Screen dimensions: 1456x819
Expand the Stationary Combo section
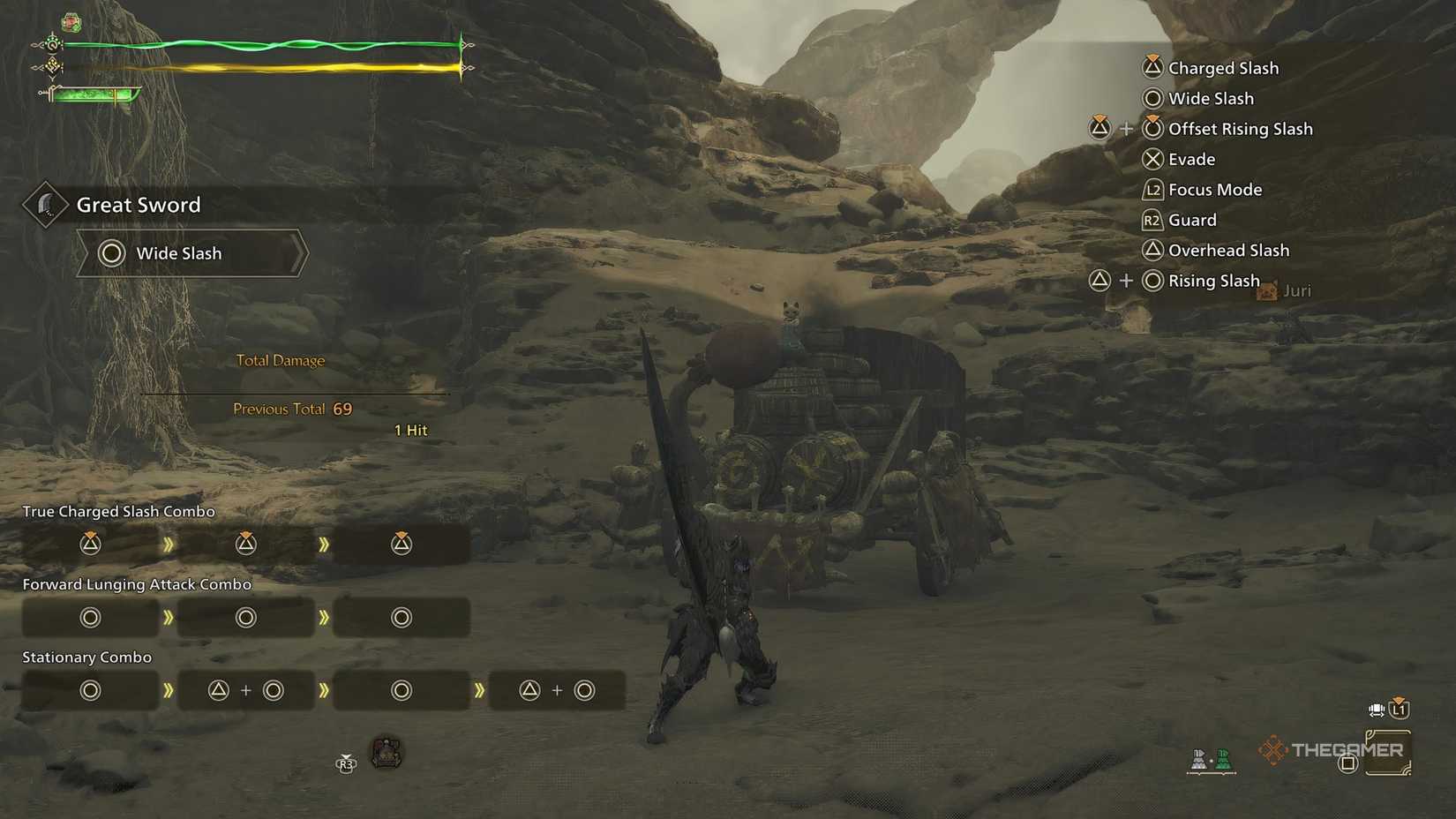click(x=86, y=657)
